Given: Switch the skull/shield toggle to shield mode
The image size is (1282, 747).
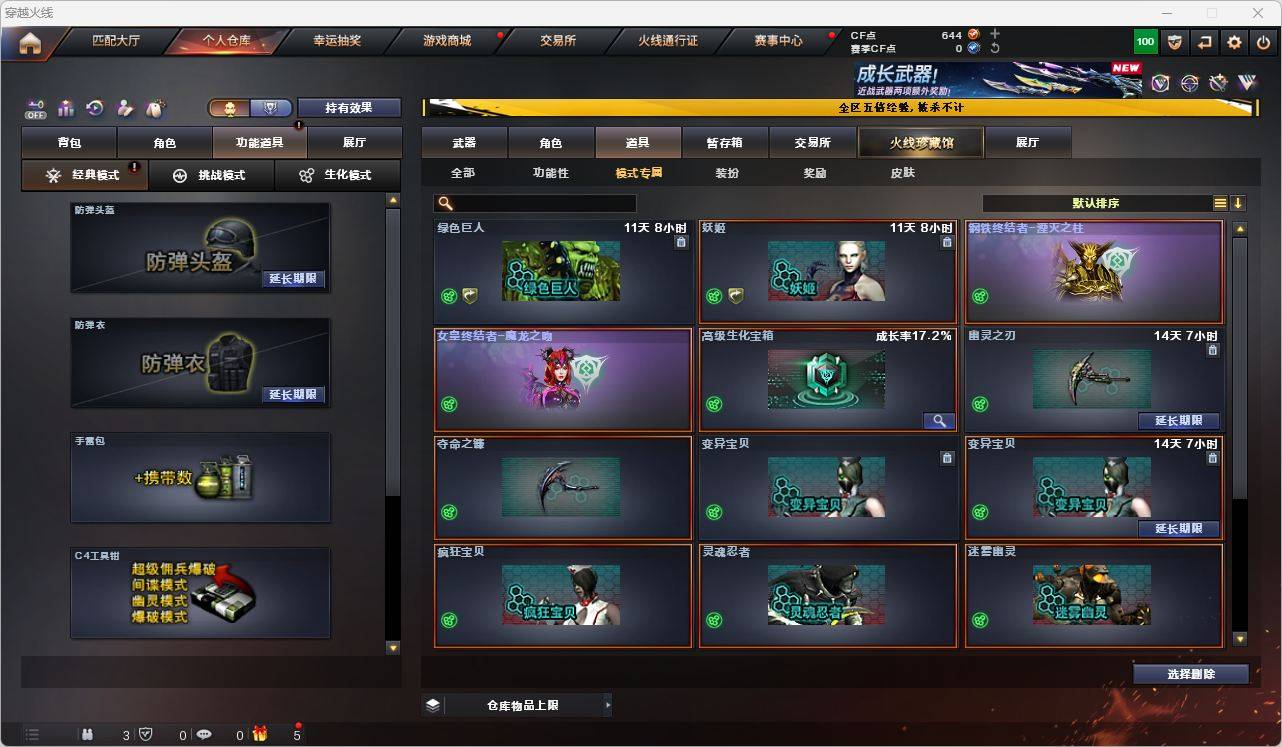Looking at the screenshot, I should point(270,108).
